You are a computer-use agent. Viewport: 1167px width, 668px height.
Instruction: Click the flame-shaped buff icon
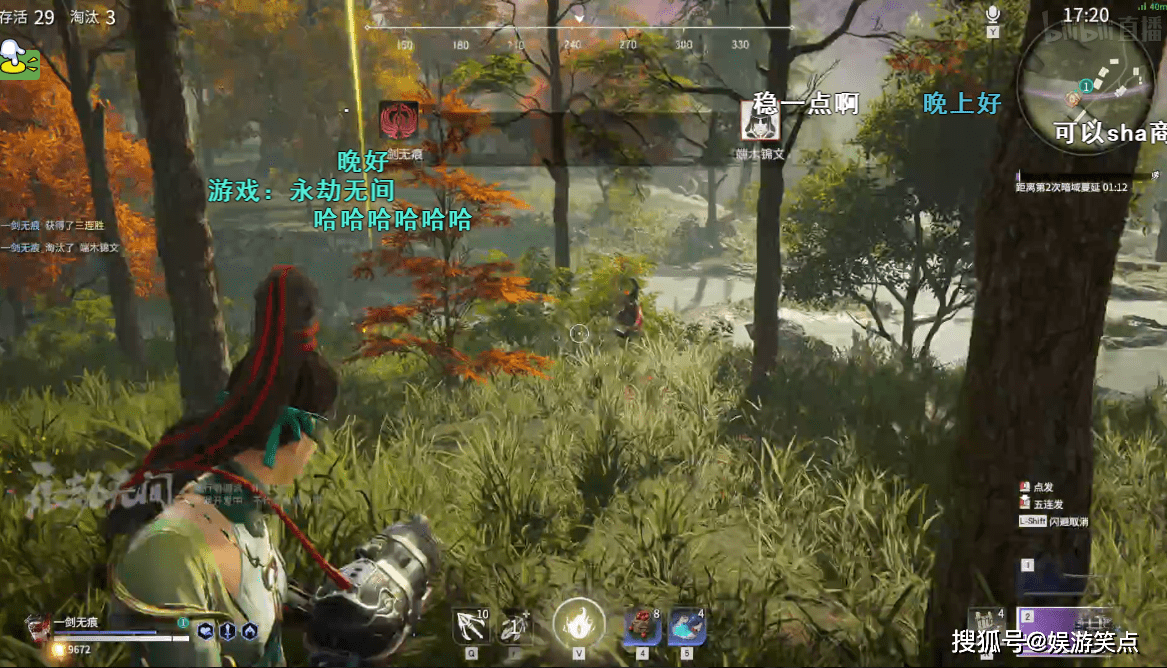[x=249, y=630]
